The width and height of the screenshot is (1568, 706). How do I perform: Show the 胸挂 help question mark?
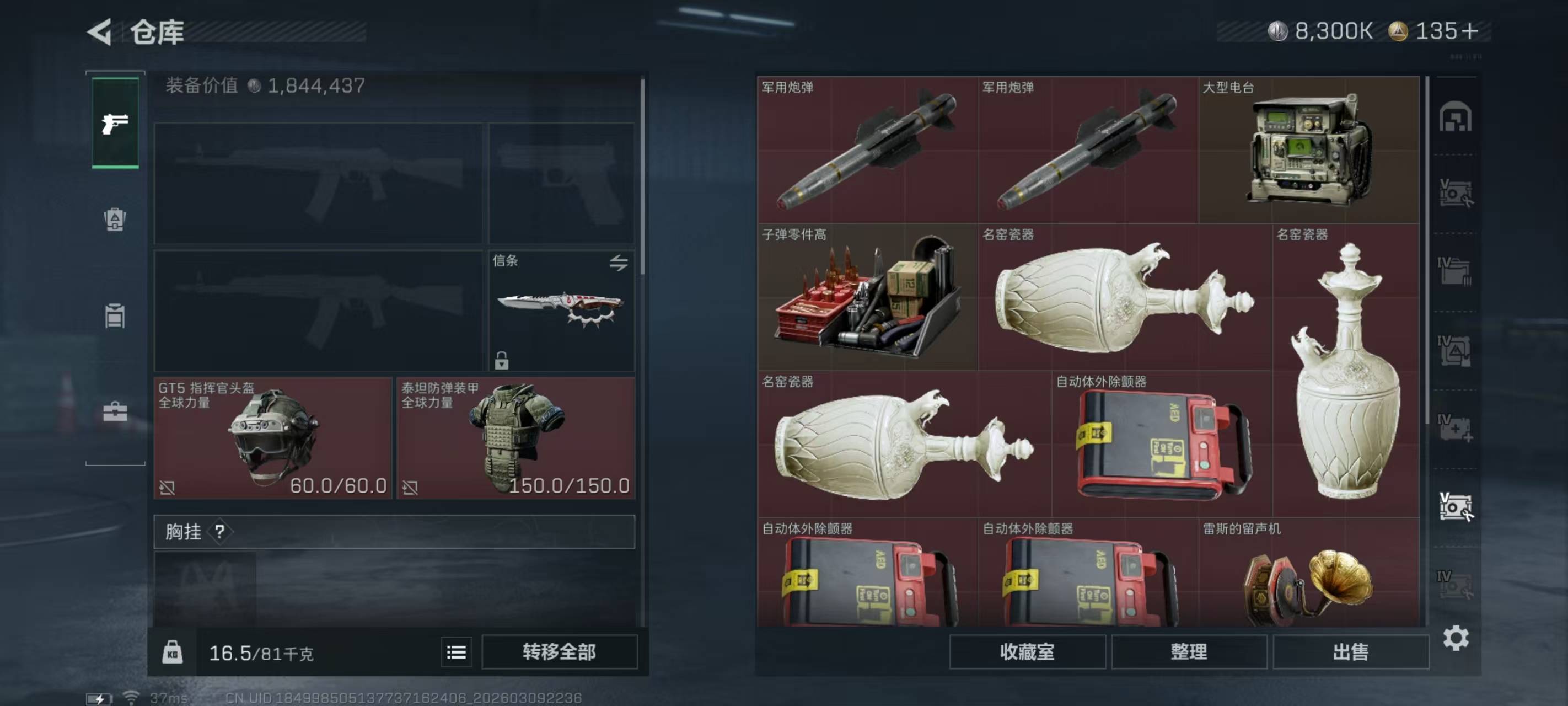220,532
